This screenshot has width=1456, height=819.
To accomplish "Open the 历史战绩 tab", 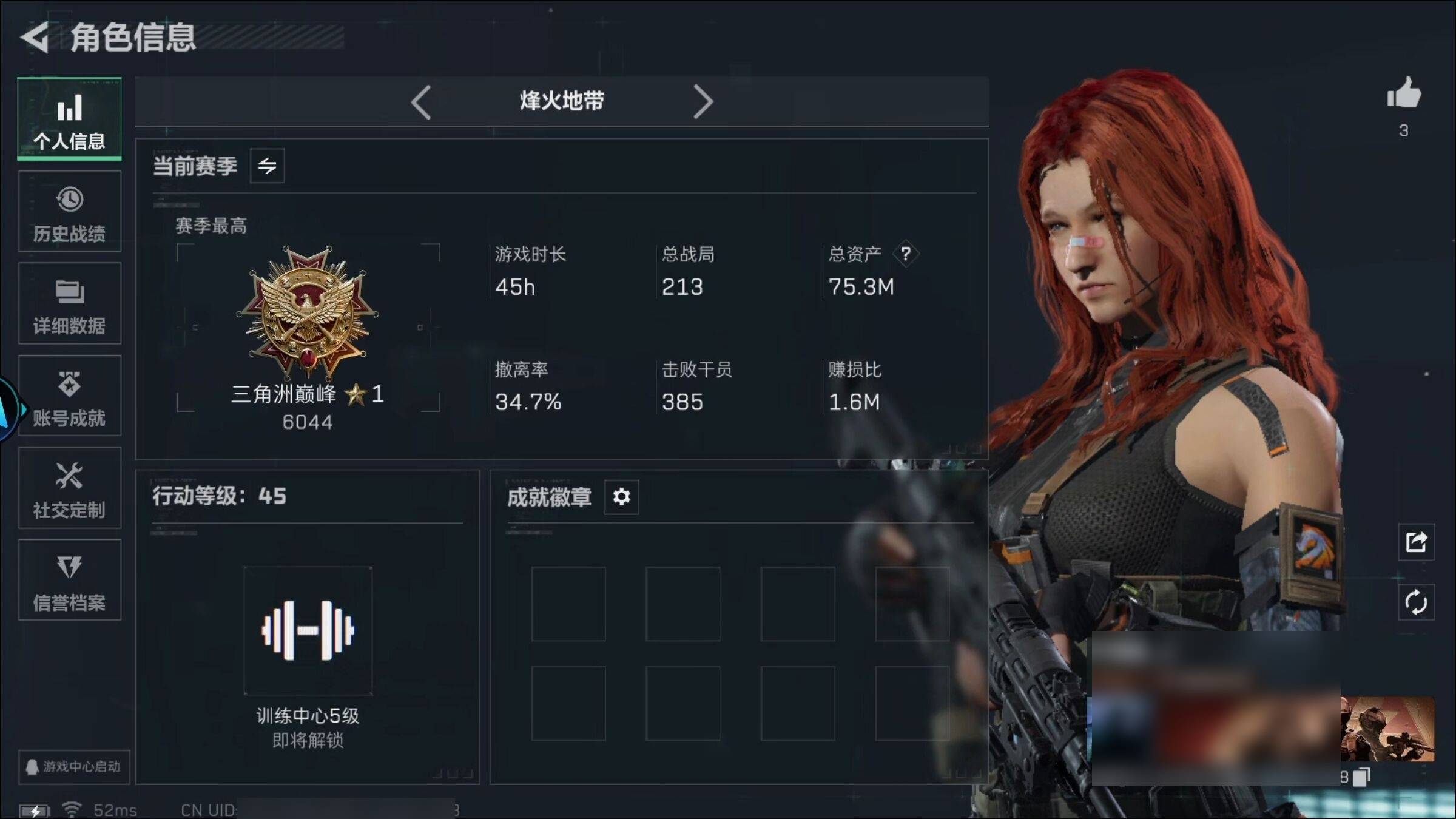I will (x=69, y=212).
